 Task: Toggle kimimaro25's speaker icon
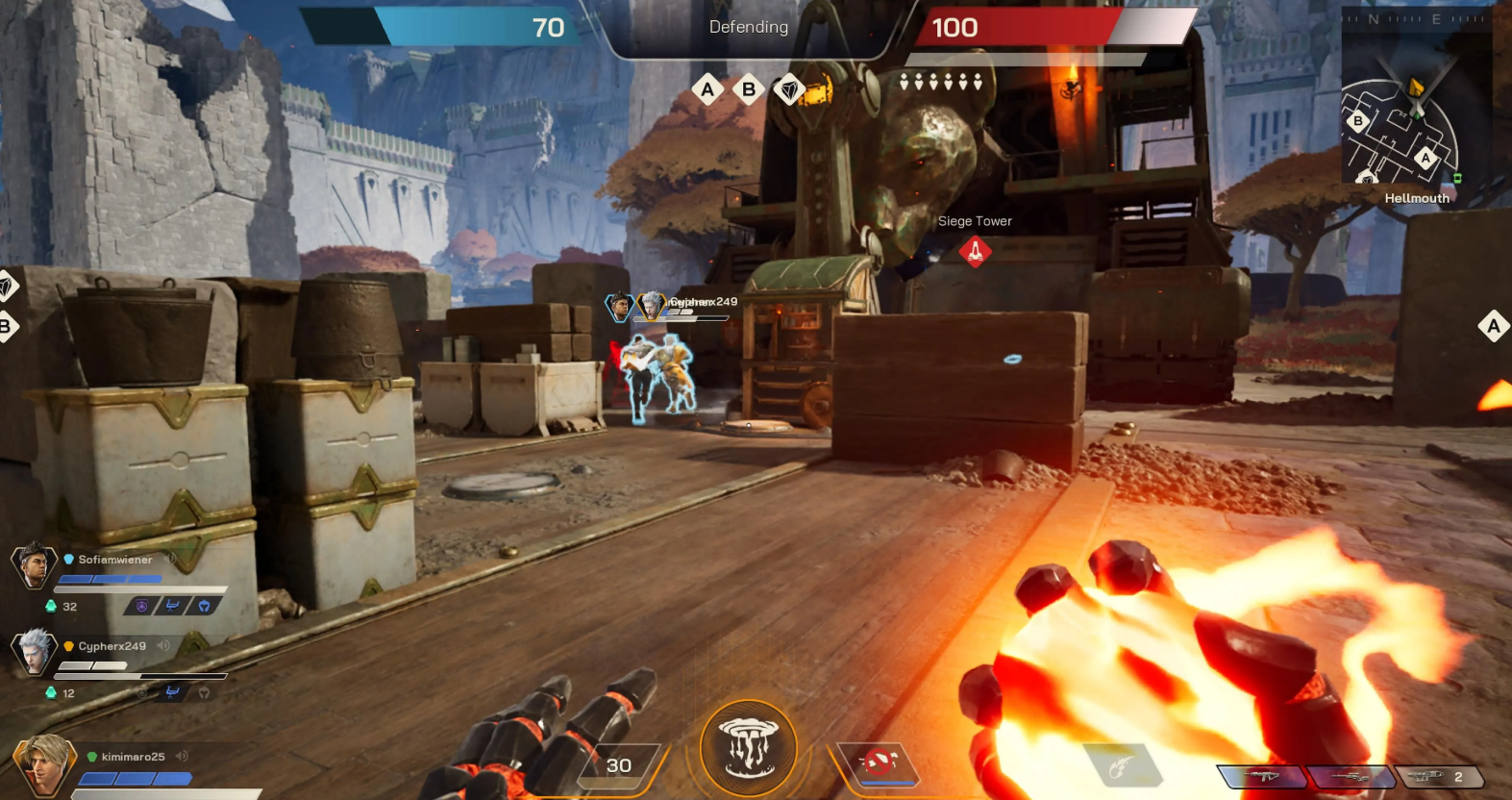click(182, 757)
